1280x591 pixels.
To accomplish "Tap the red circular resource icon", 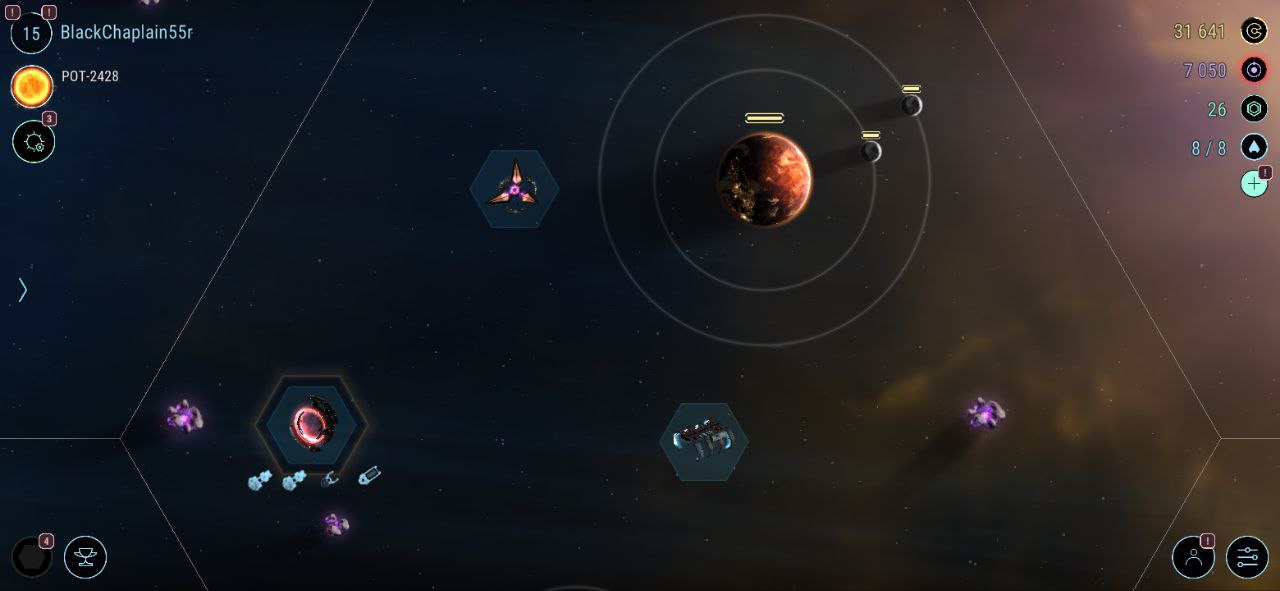I will 1254,70.
